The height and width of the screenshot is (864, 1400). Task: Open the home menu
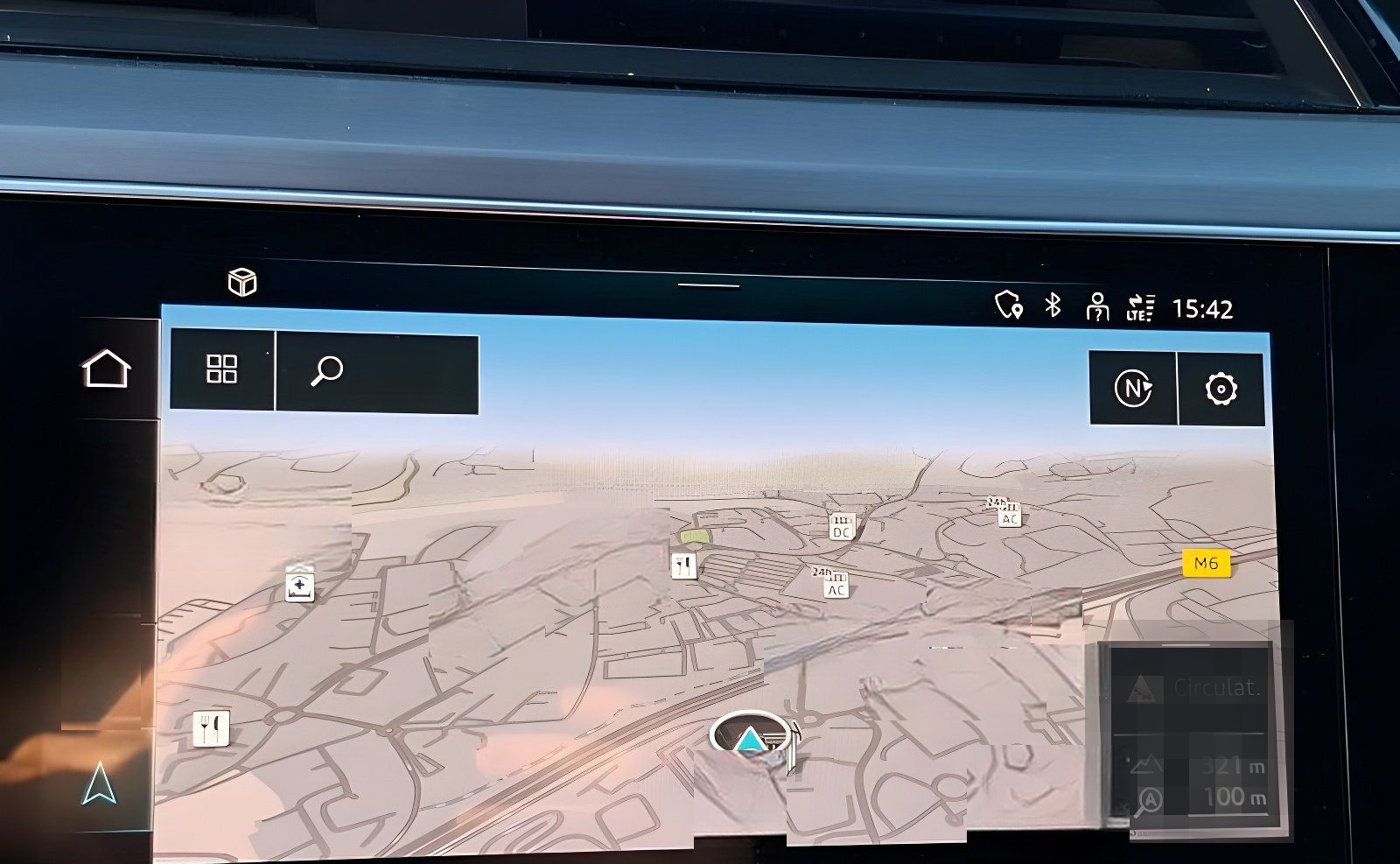point(105,369)
